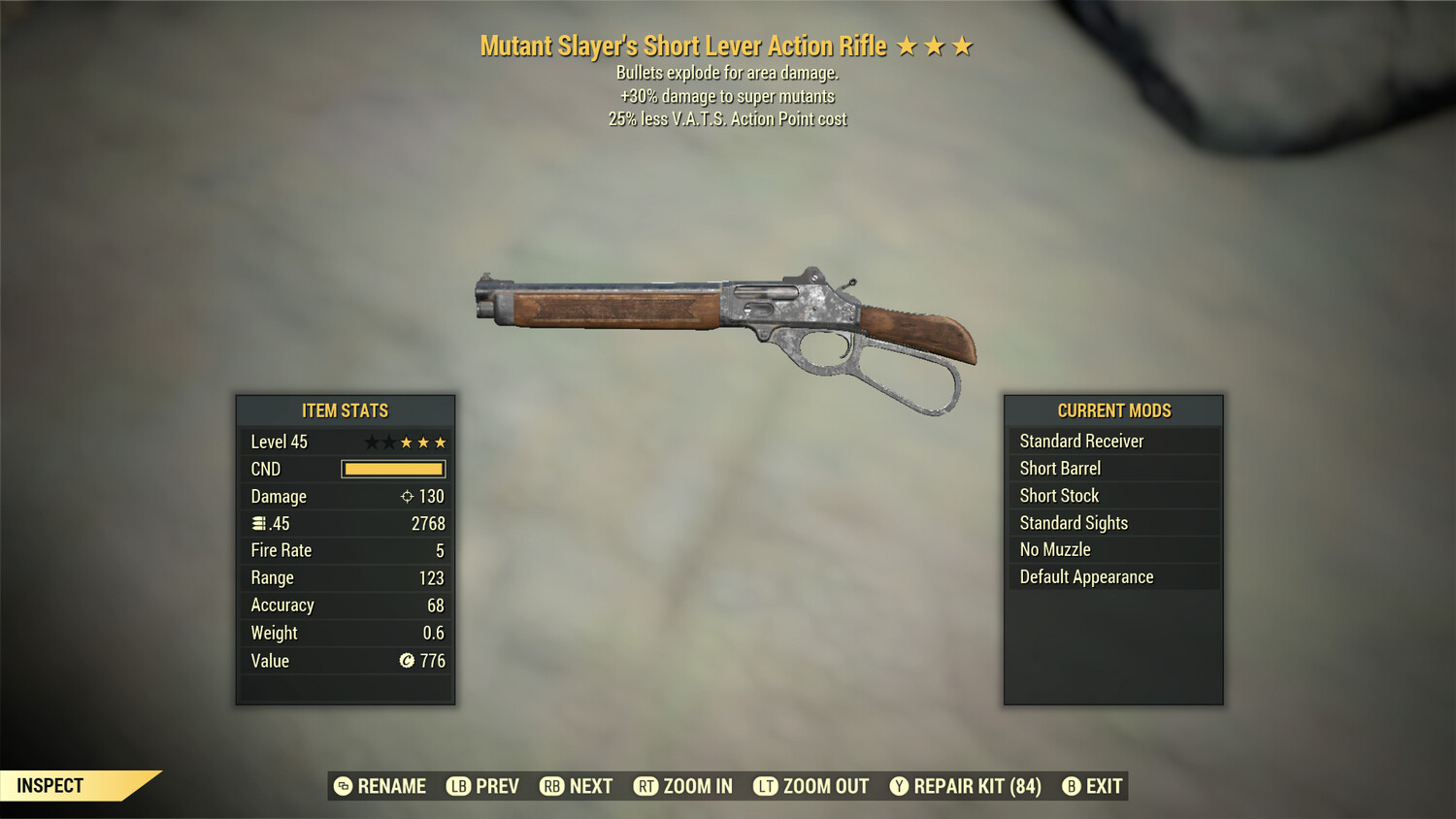The width and height of the screenshot is (1456, 819).
Task: Select the CURRENT MODS panel header
Action: pos(1113,410)
